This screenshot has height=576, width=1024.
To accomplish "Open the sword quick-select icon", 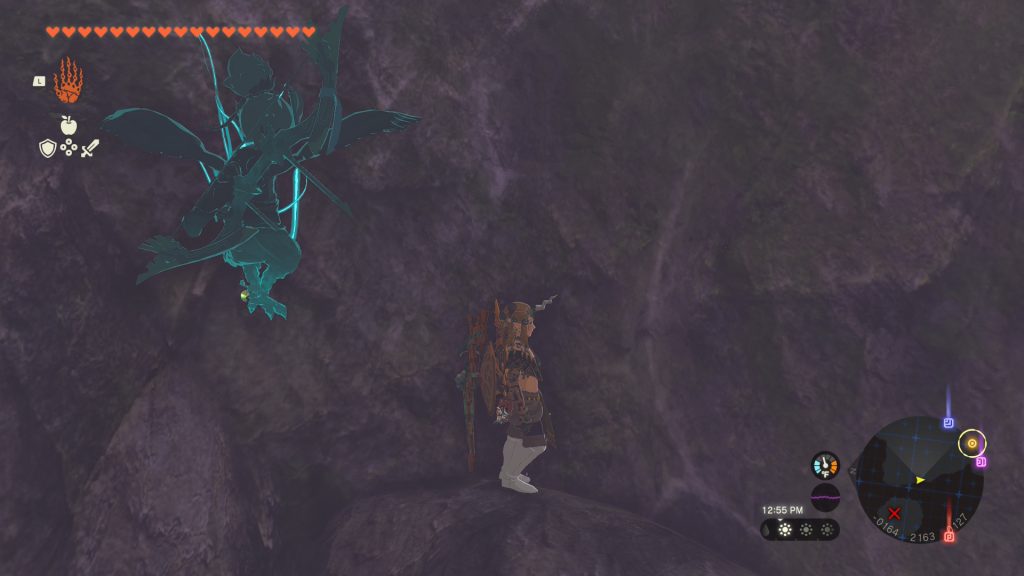I will pyautogui.click(x=90, y=148).
